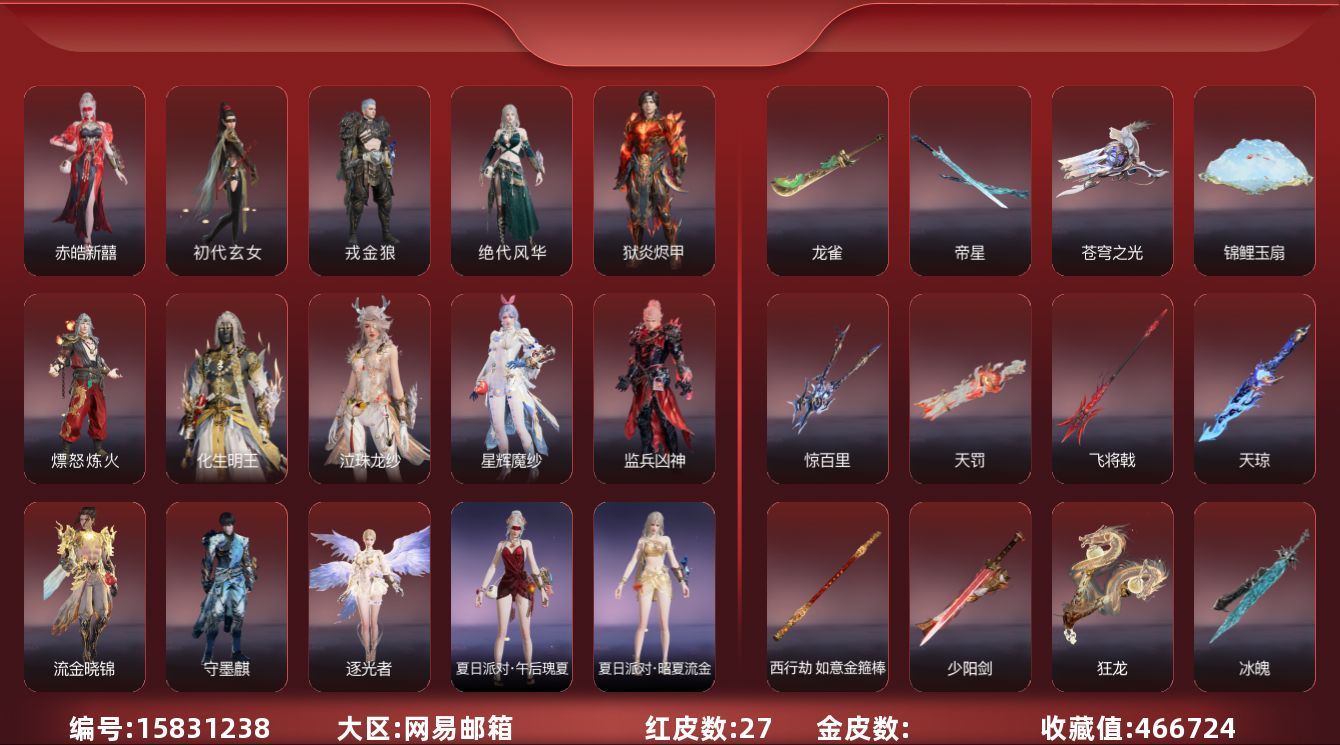
Task: Open the 锦鲤玉扇 fan weapon card
Action: click(x=1254, y=180)
